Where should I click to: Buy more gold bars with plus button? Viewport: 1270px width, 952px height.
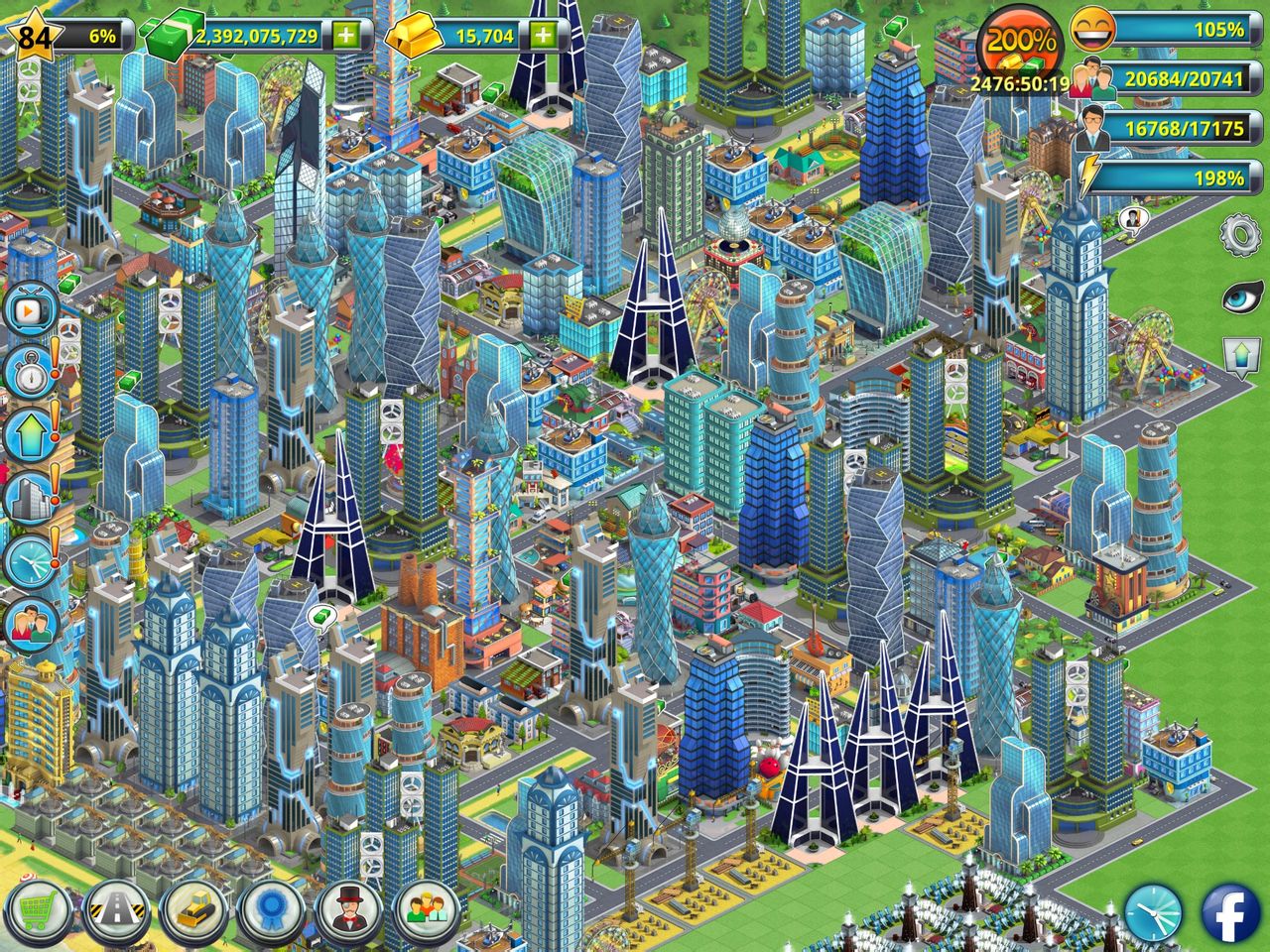point(543,36)
